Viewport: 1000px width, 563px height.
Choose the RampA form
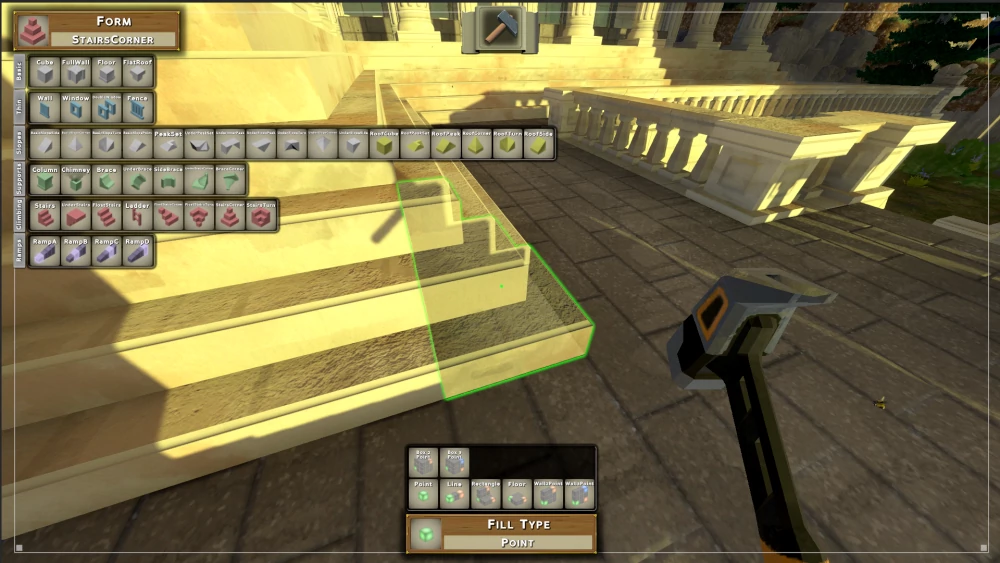[45, 251]
